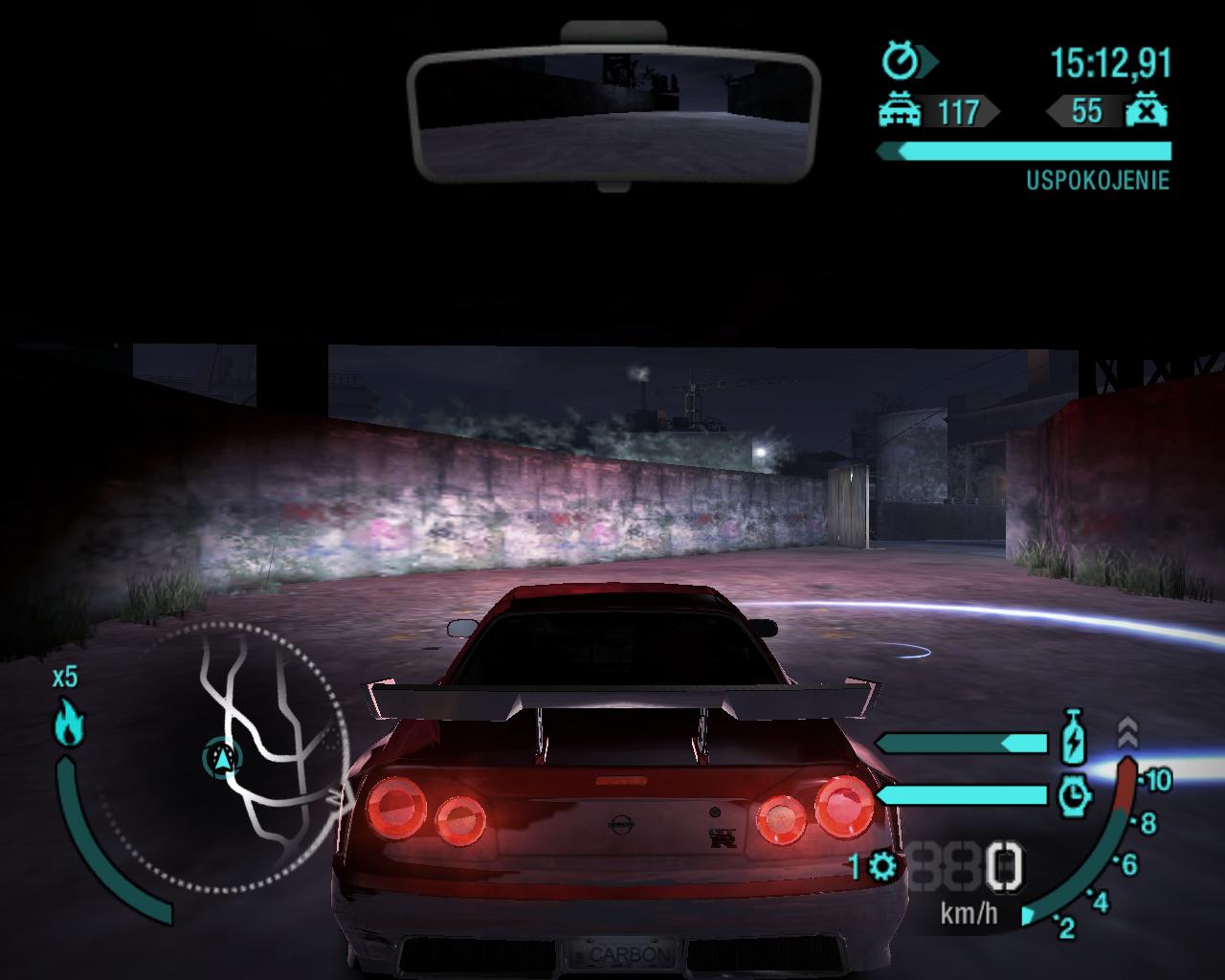Click the police cars involved icon
The height and width of the screenshot is (980, 1225).
(900, 112)
